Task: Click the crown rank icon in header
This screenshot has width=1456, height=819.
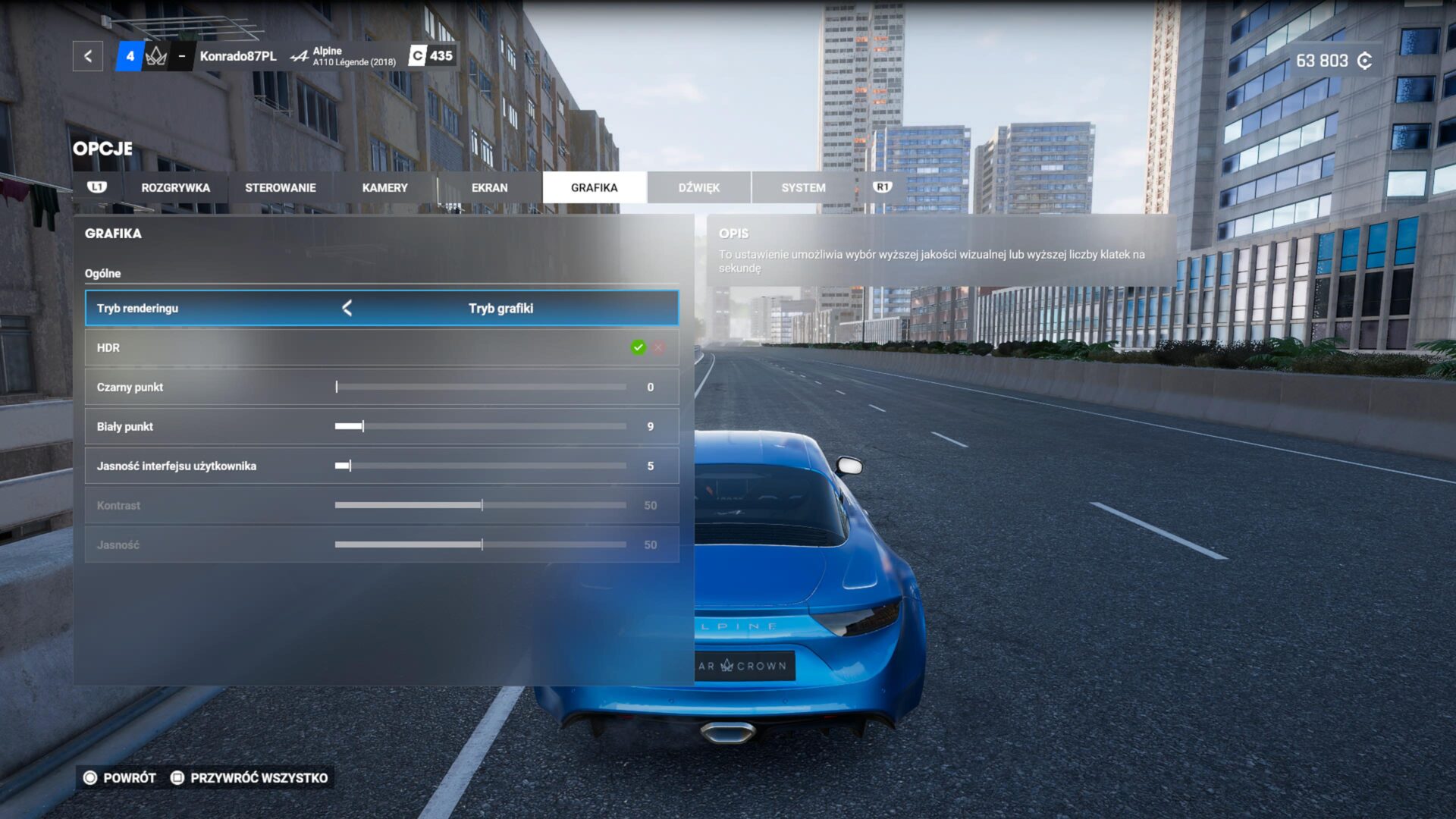Action: [156, 55]
